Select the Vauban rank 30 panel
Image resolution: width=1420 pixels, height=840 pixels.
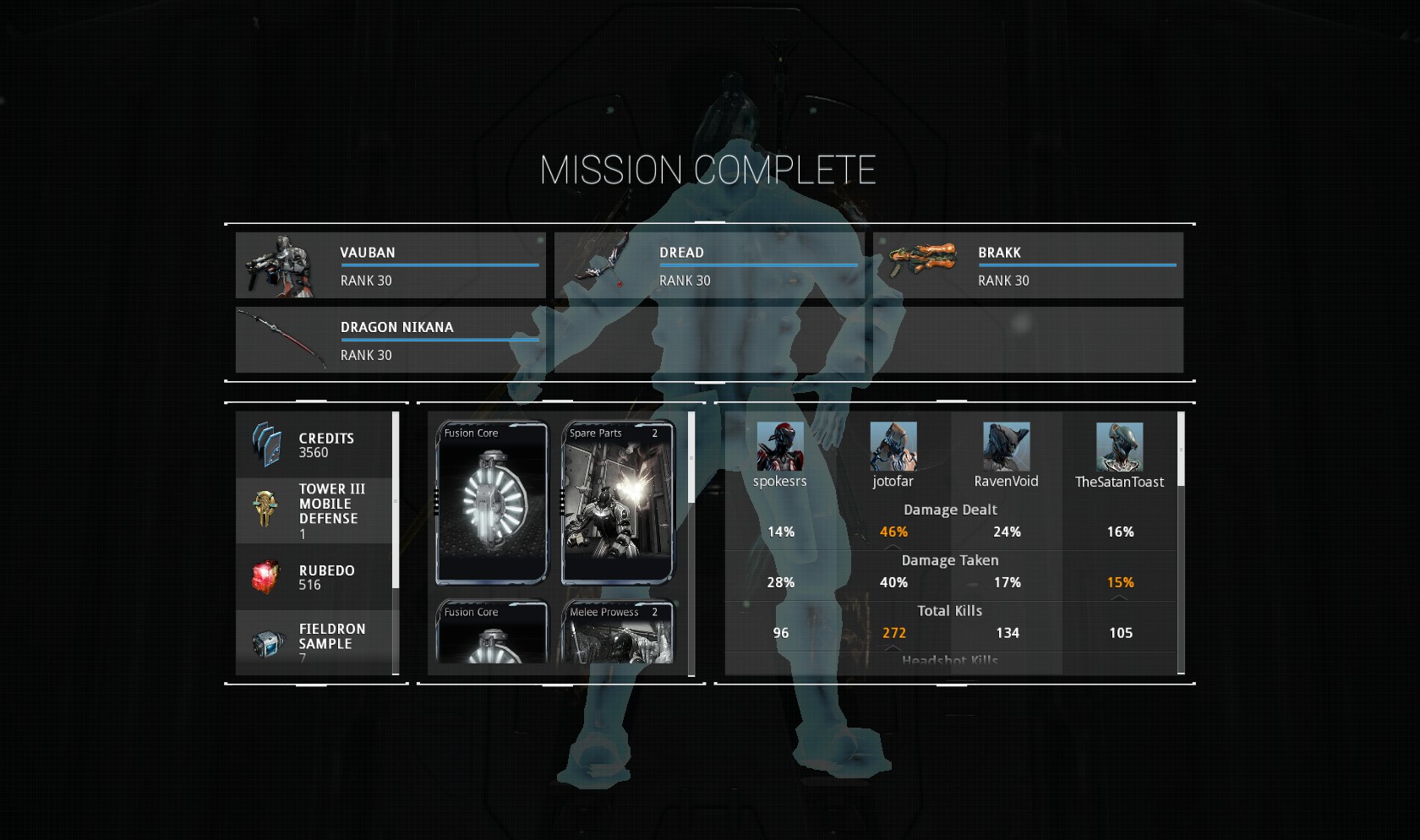tap(390, 265)
